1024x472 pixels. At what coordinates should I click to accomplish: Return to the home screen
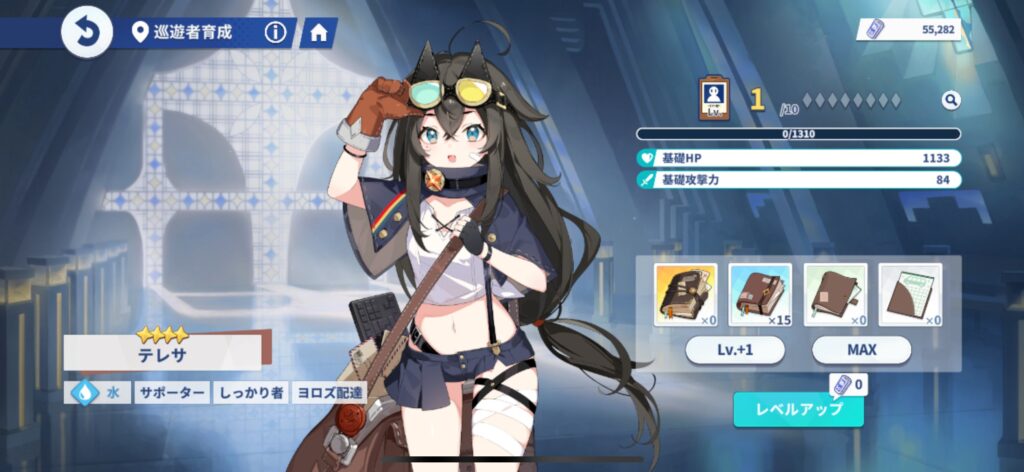pyautogui.click(x=319, y=33)
